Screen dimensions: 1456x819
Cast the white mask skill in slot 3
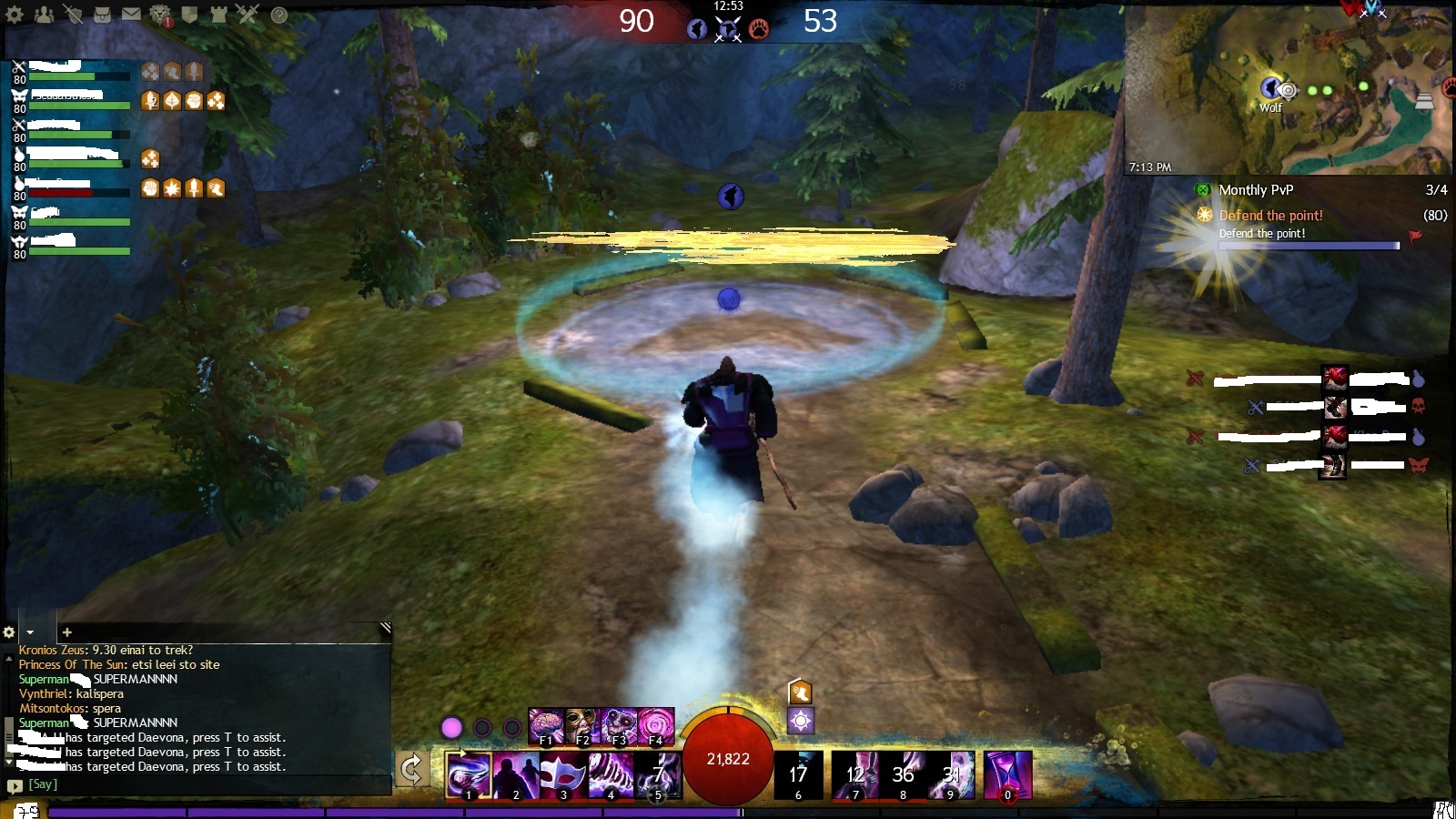(x=563, y=775)
